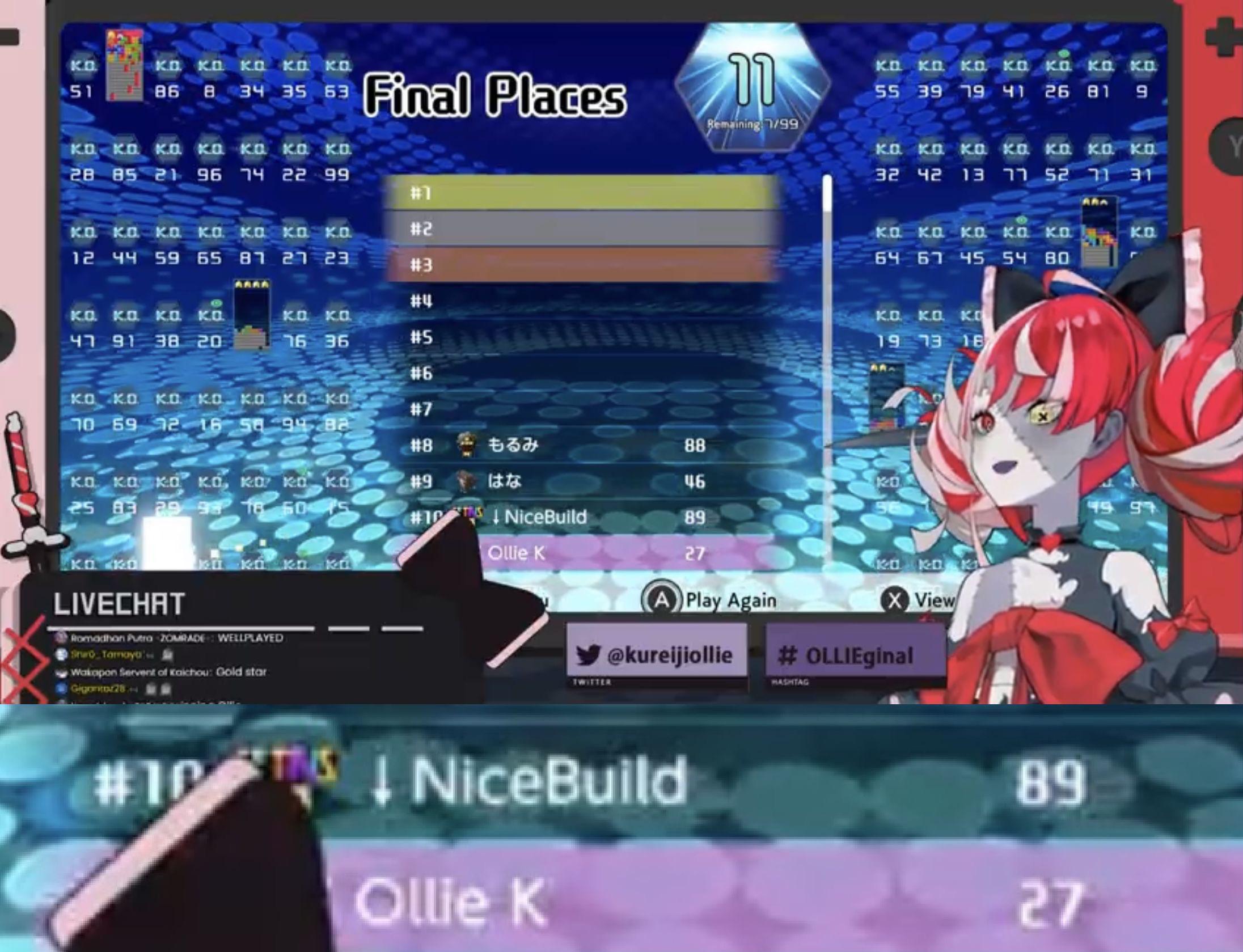Viewport: 1243px width, 952px height.
Task: Select the Play Again option
Action: point(730,599)
